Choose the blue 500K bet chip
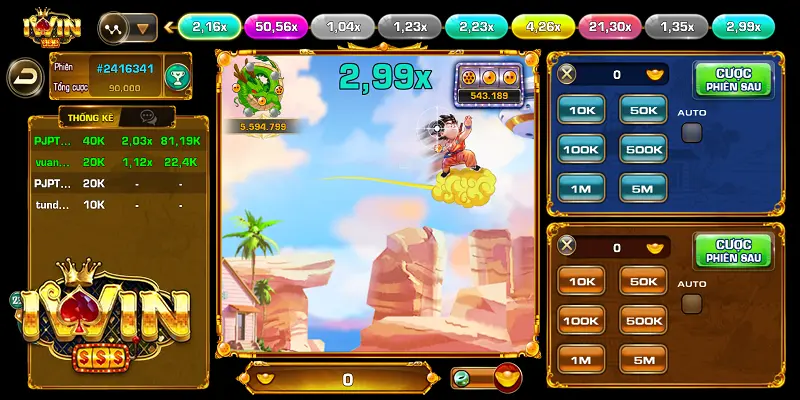Viewport: 800px width, 400px height. pyautogui.click(x=643, y=149)
